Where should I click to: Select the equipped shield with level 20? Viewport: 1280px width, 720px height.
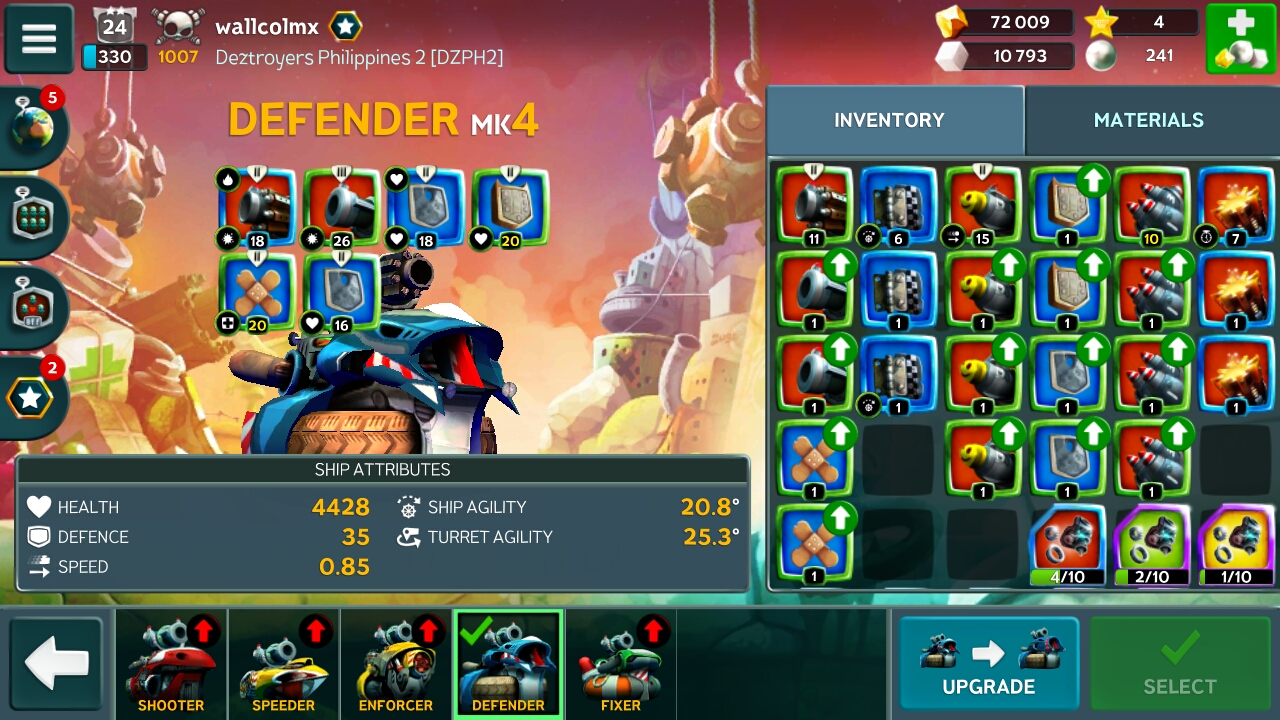coord(510,208)
